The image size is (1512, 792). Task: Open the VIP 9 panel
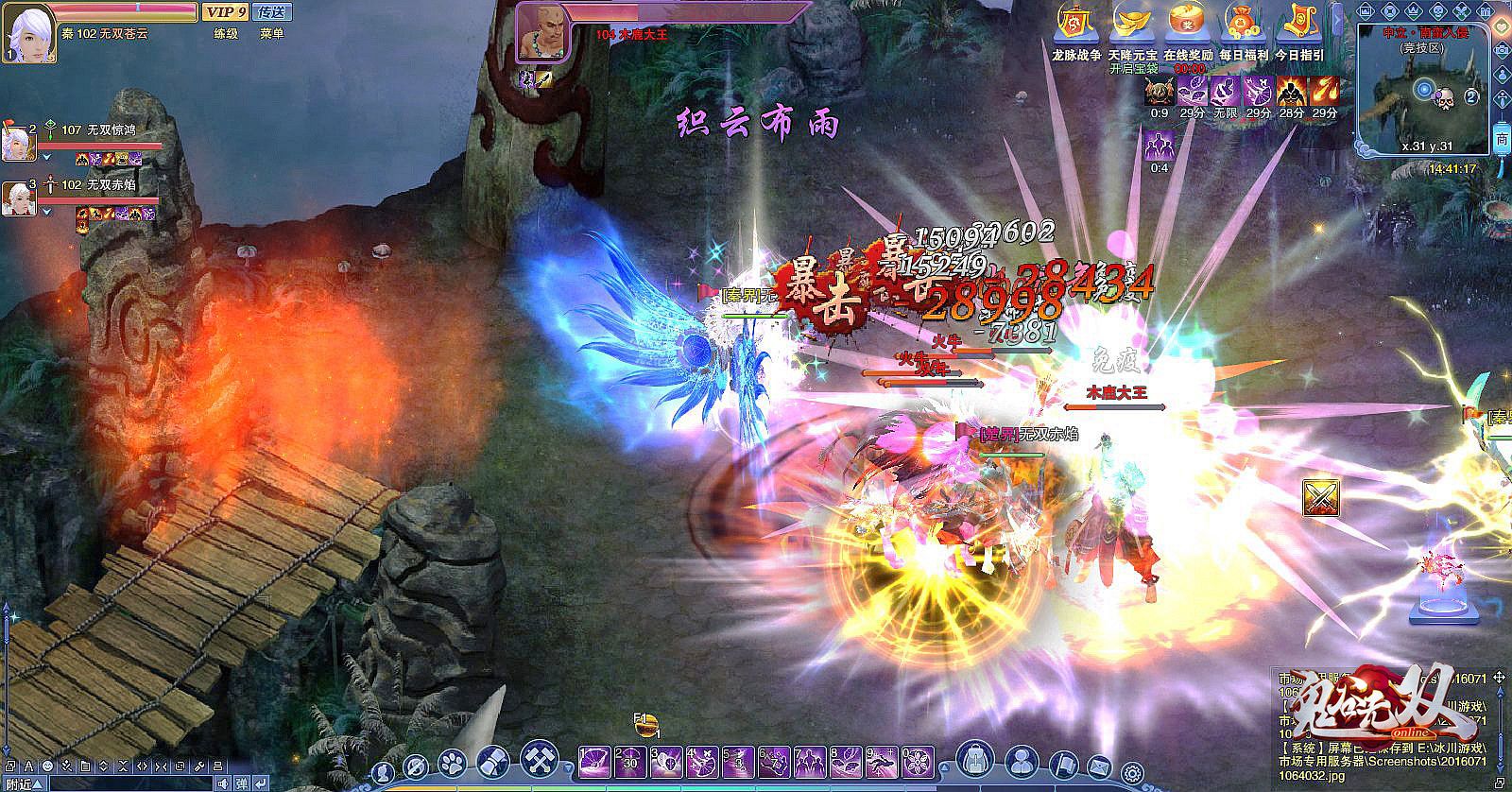(224, 12)
